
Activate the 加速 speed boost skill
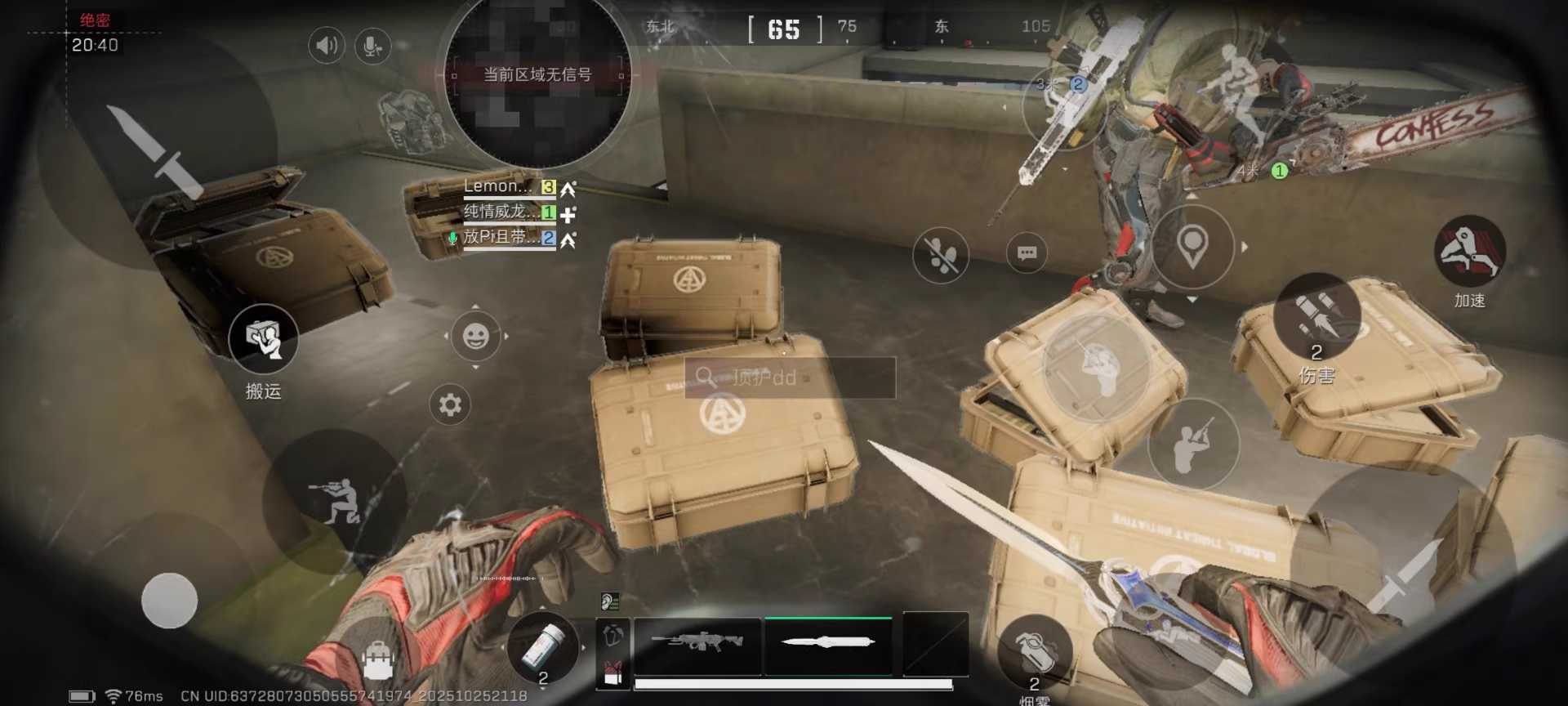(1469, 251)
